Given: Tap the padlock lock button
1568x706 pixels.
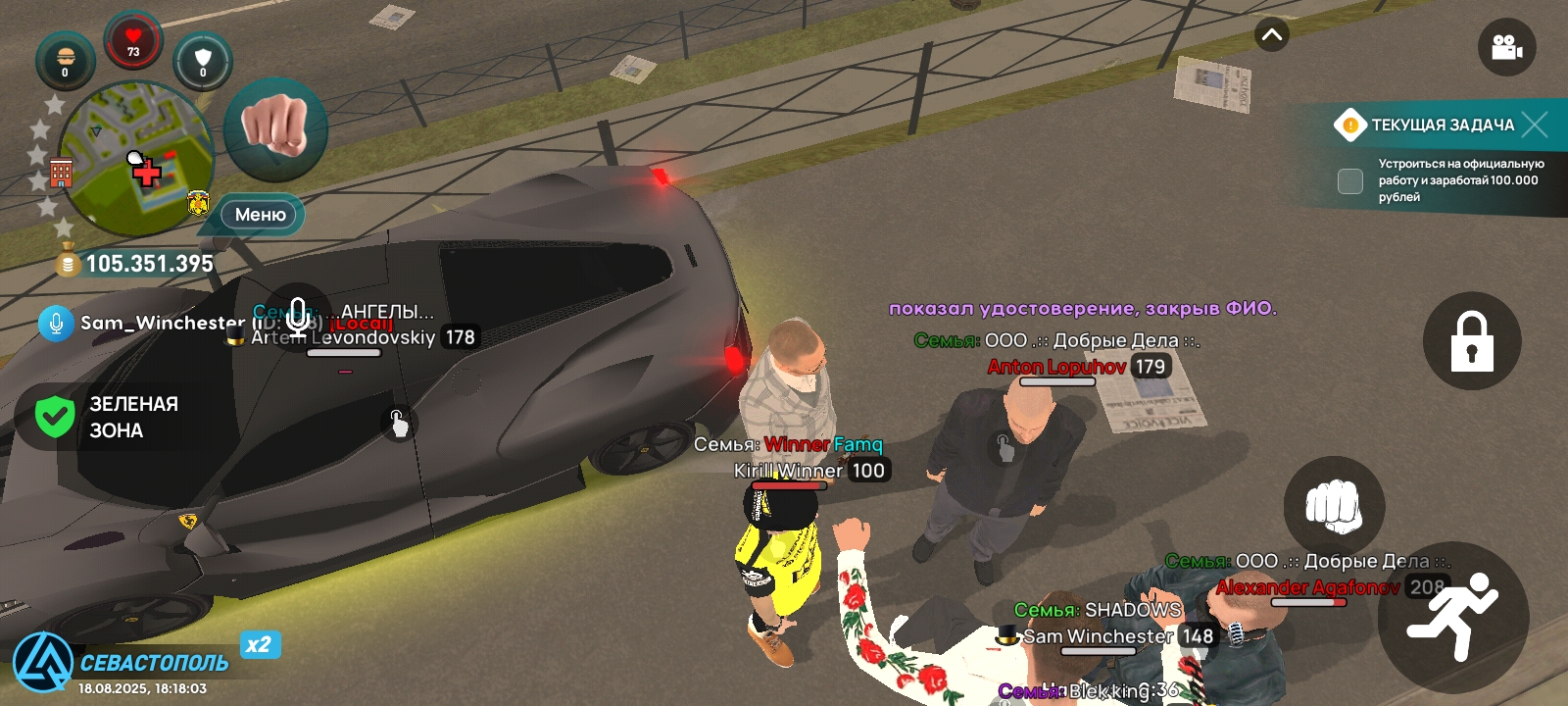Looking at the screenshot, I should (x=1472, y=341).
